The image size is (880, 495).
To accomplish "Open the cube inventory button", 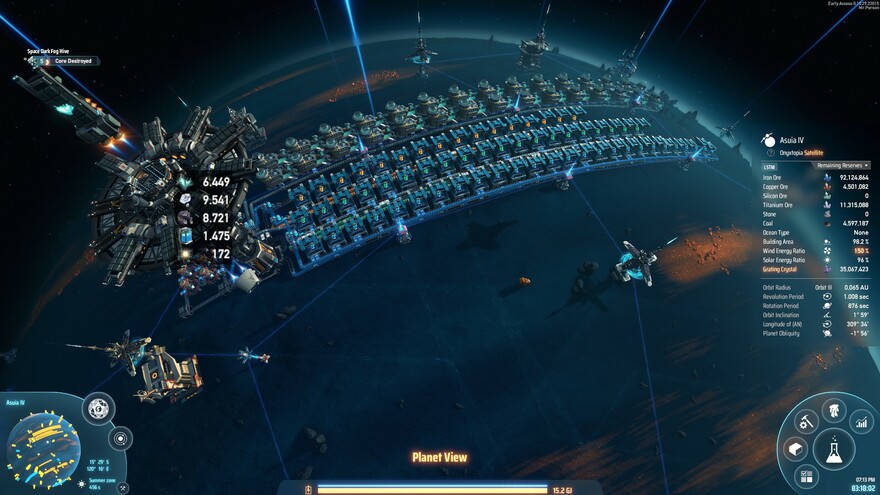I will 794,449.
